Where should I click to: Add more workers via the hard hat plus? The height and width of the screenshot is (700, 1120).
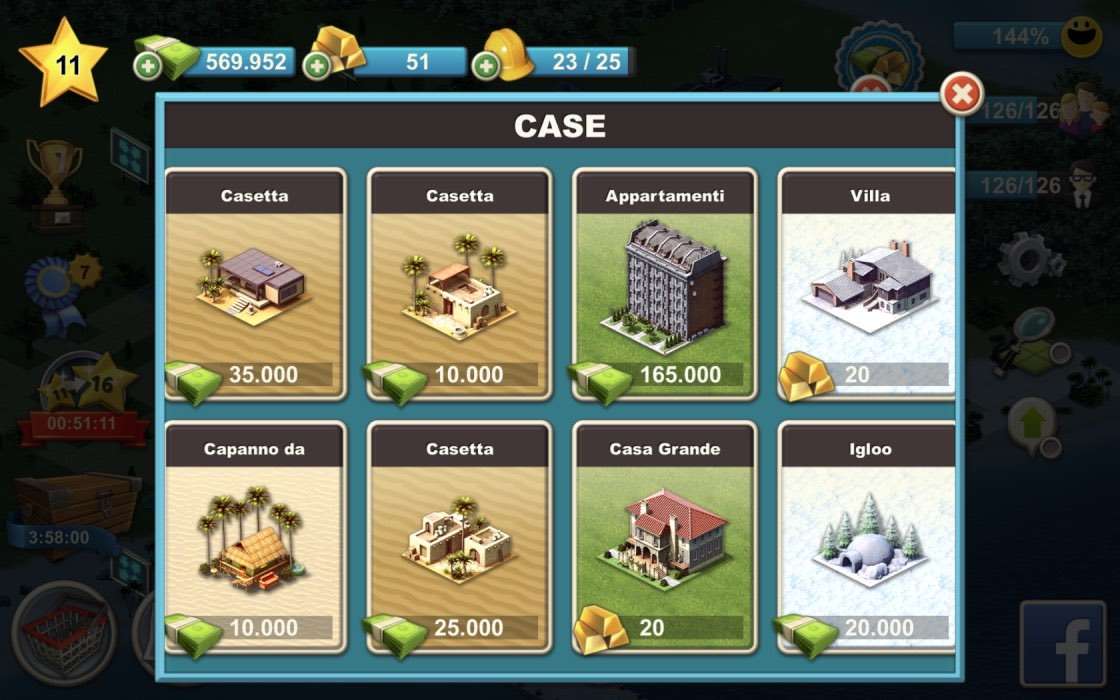pos(486,67)
